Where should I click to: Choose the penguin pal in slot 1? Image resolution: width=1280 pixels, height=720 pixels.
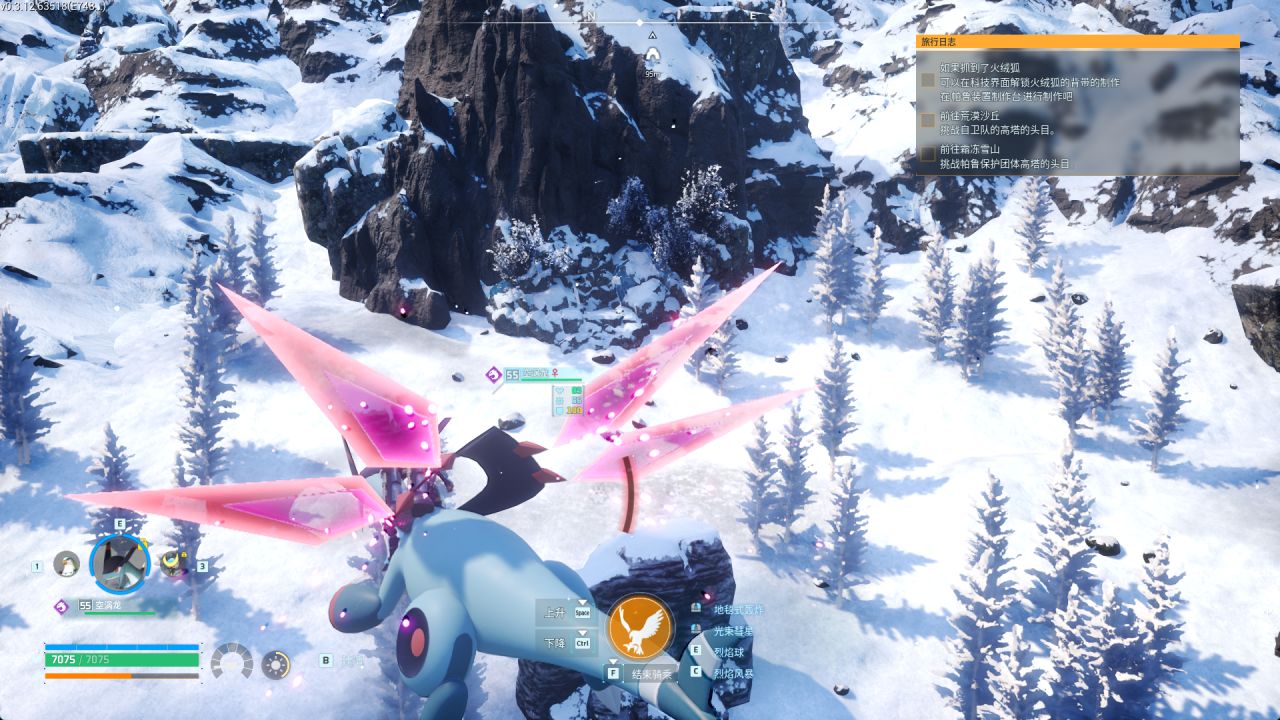point(67,564)
